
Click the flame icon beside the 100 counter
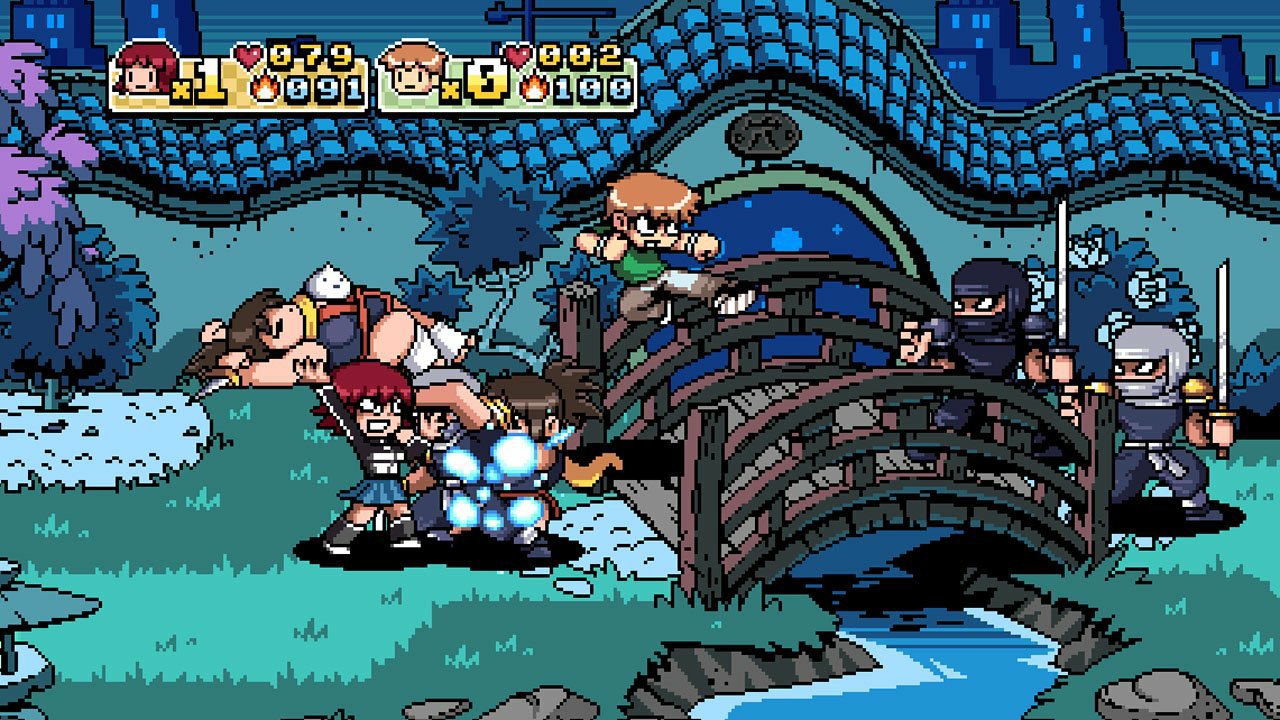pyautogui.click(x=536, y=88)
